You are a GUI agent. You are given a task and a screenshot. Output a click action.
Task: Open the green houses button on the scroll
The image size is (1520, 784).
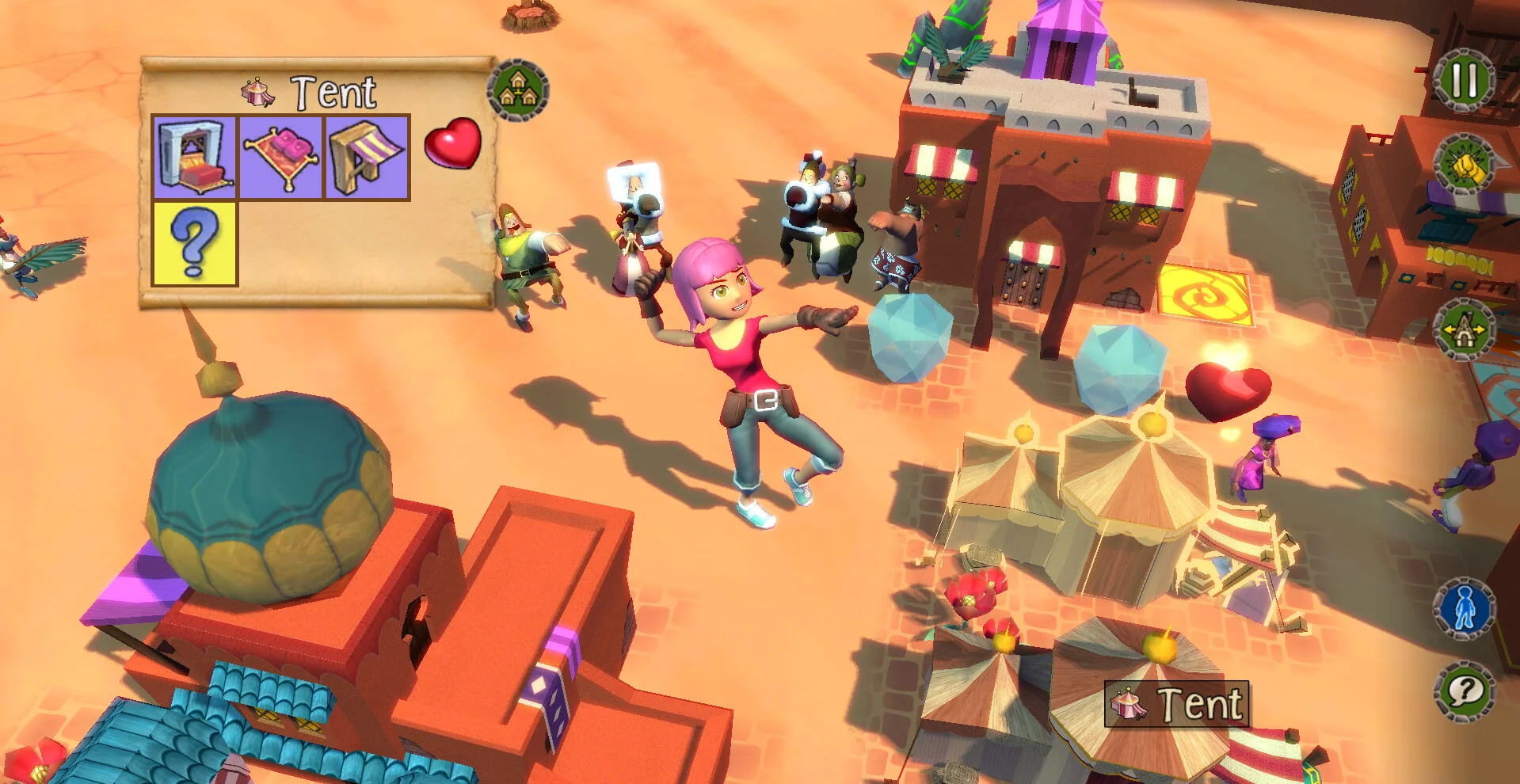pos(519,89)
